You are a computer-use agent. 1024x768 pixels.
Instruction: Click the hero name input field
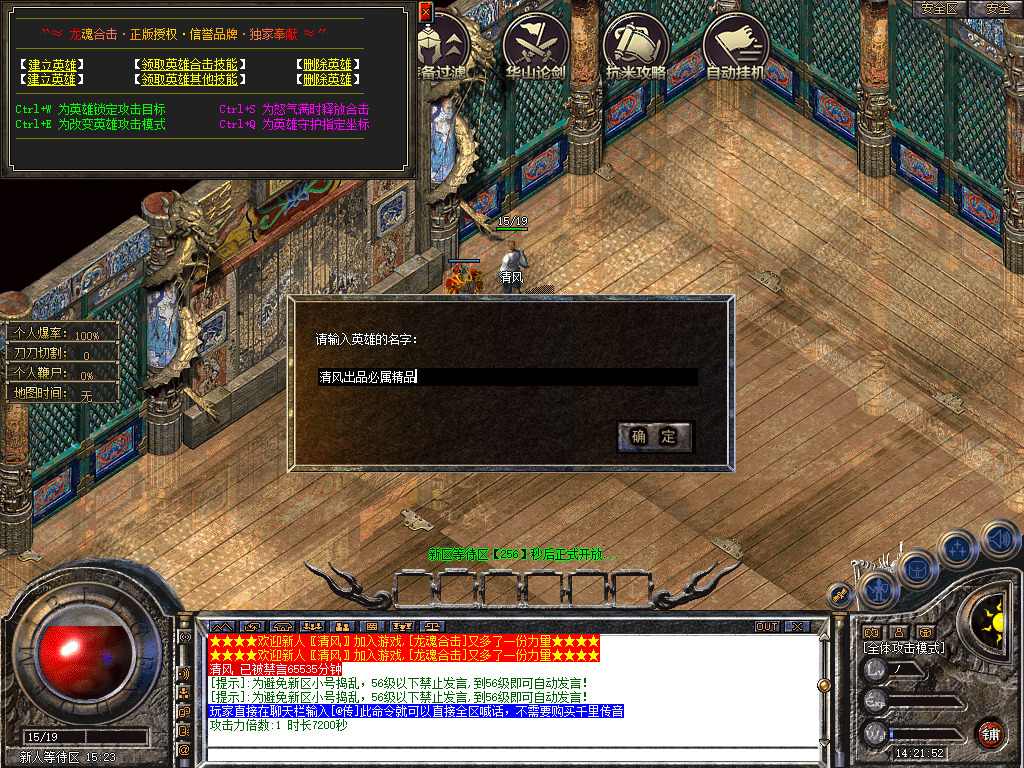tap(507, 377)
